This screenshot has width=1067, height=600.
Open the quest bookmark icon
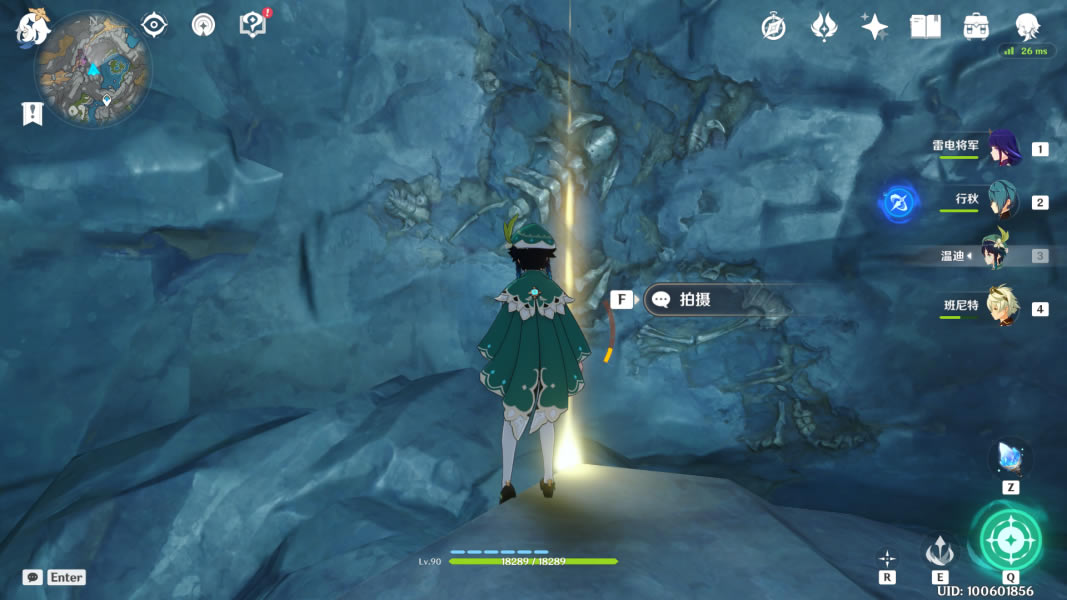[x=32, y=114]
